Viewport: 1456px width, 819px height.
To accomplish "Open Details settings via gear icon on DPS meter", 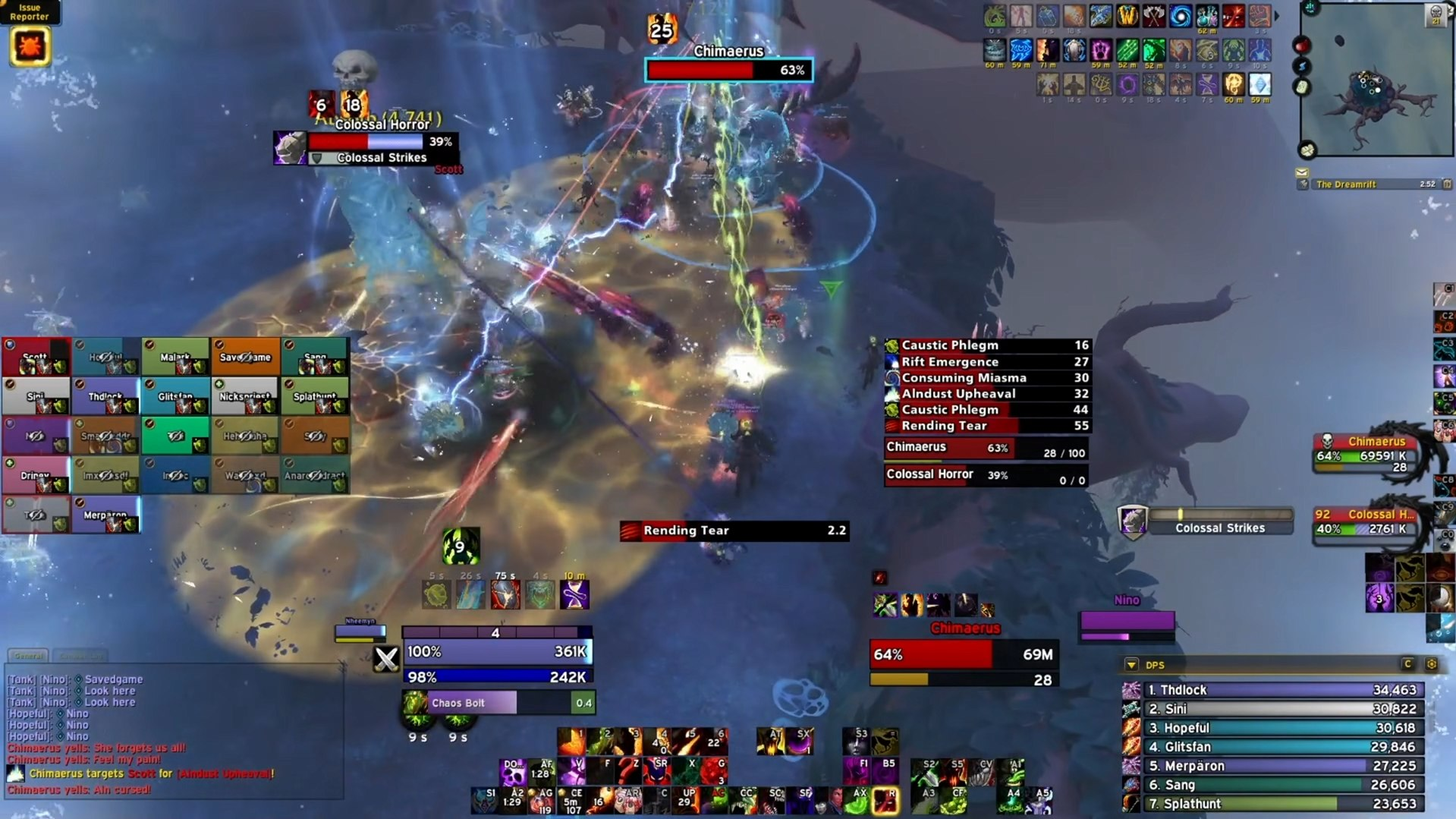I will 1431,663.
